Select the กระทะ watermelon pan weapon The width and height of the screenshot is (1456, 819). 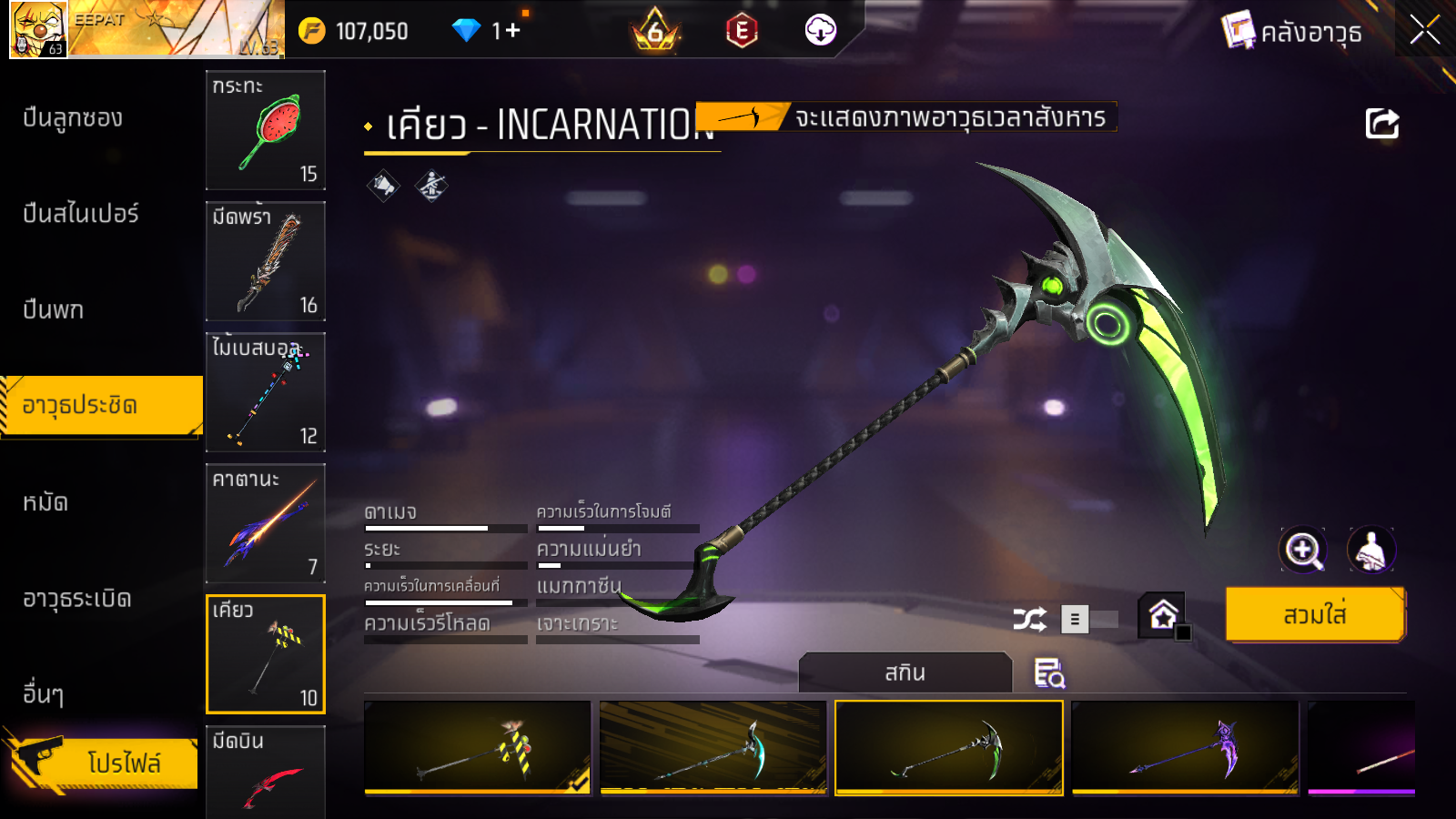(266, 130)
